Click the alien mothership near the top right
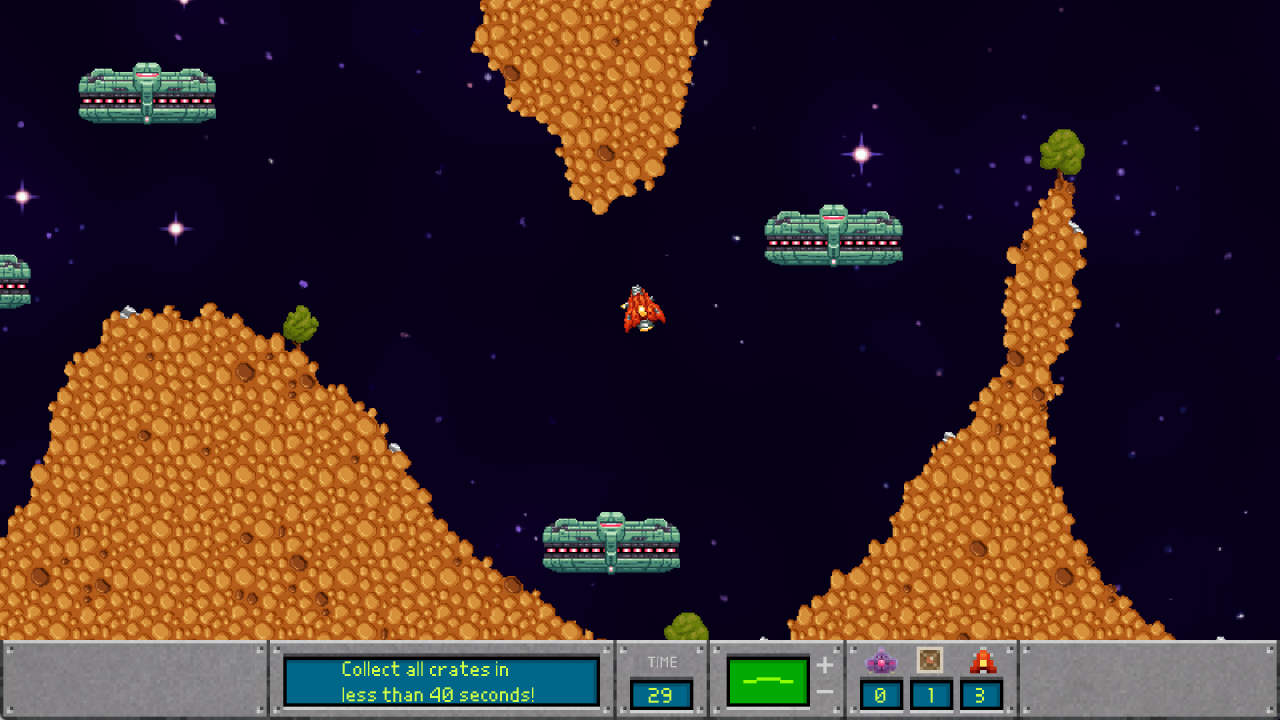The image size is (1280, 720). [x=833, y=237]
